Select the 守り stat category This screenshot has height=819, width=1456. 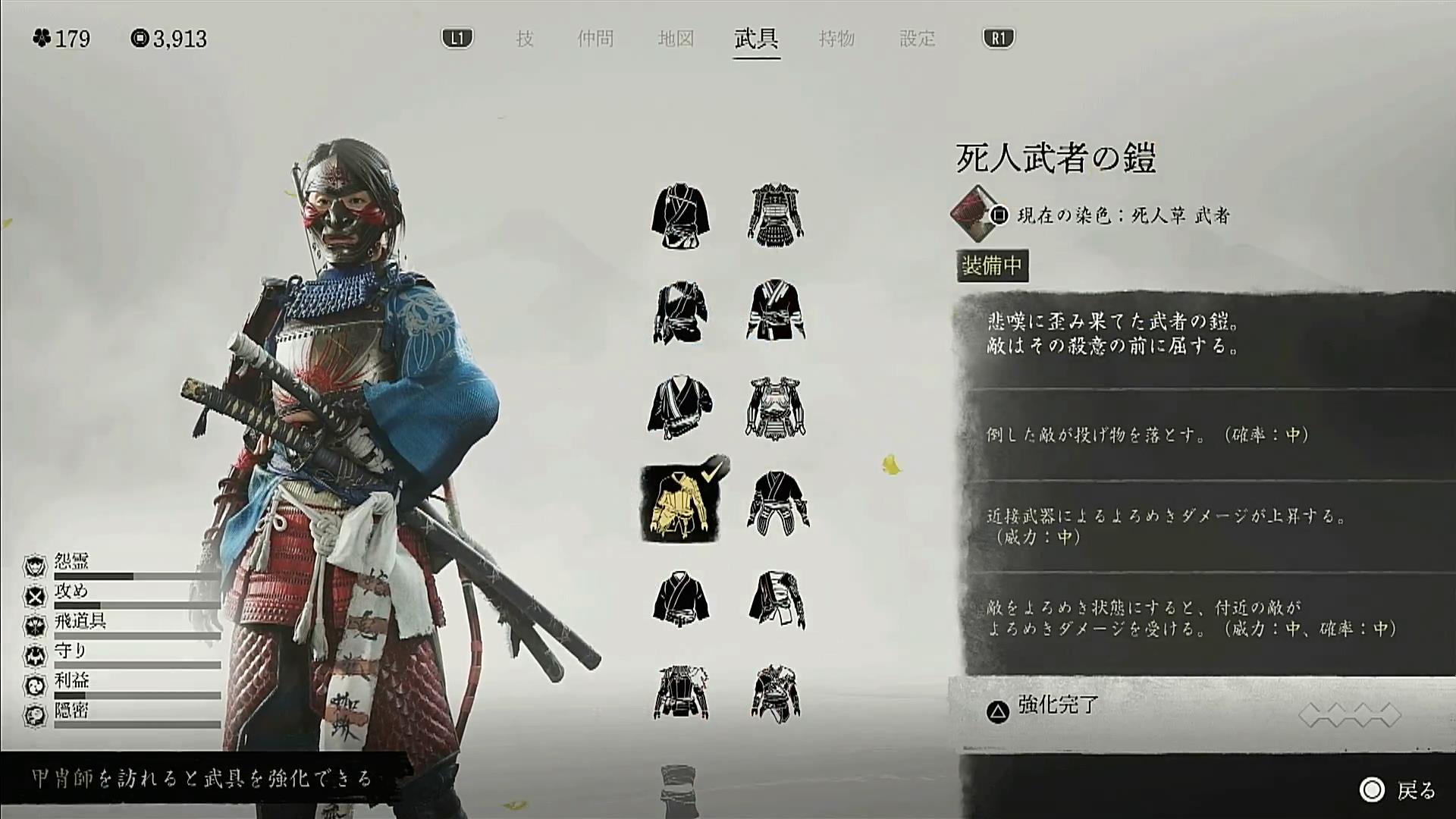click(71, 651)
